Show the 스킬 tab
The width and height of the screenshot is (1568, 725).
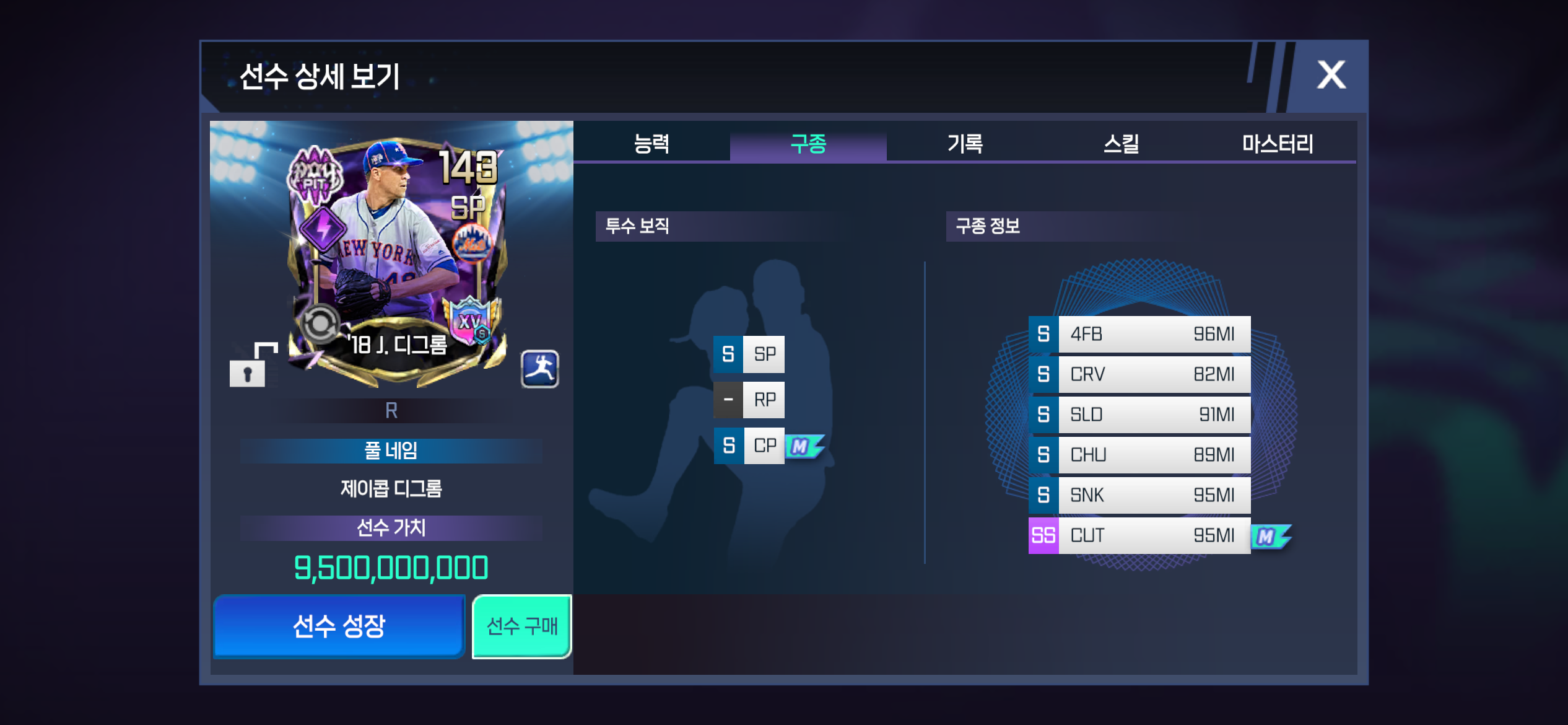click(1122, 144)
